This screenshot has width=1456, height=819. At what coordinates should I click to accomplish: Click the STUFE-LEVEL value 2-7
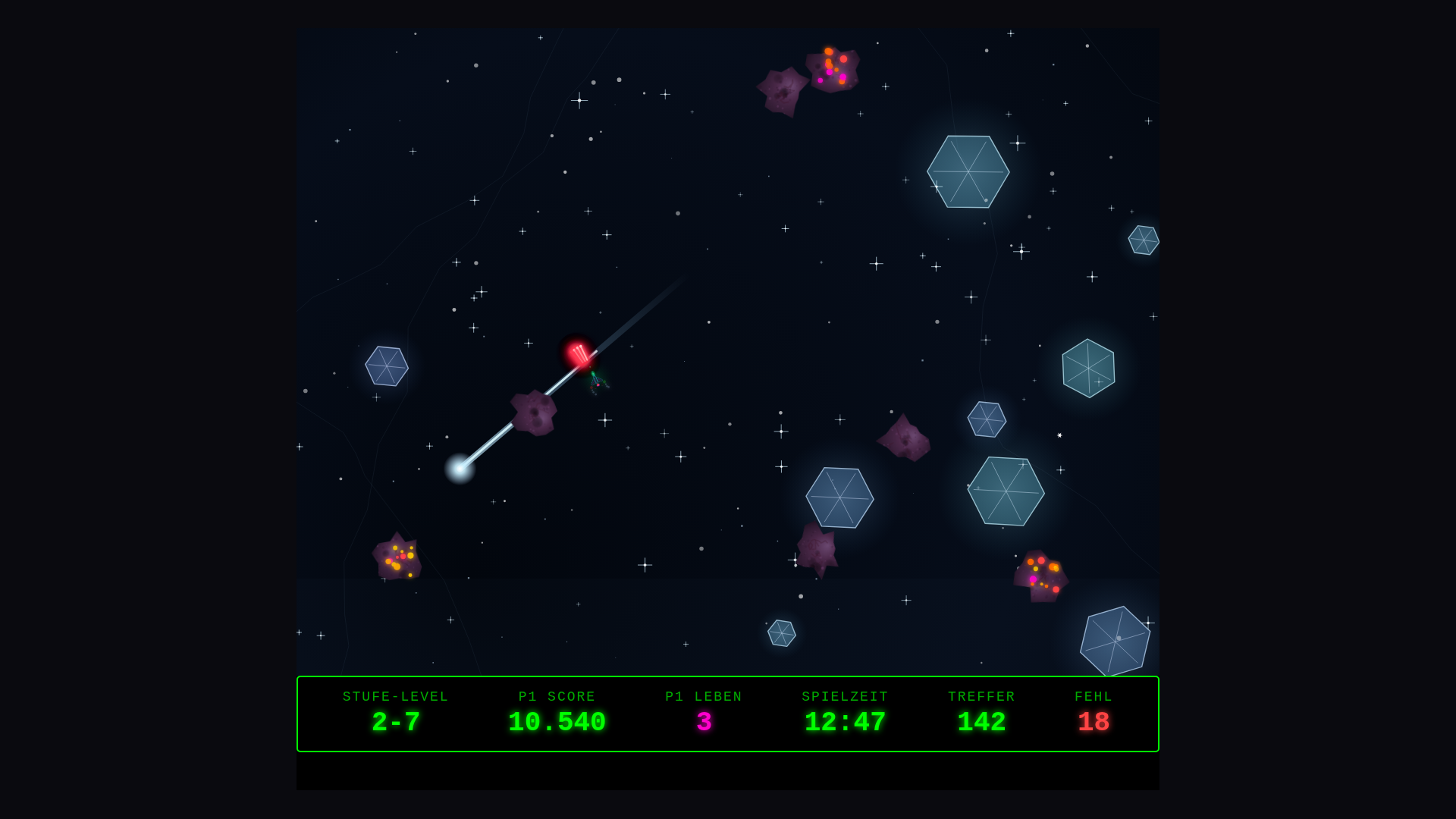(x=396, y=722)
